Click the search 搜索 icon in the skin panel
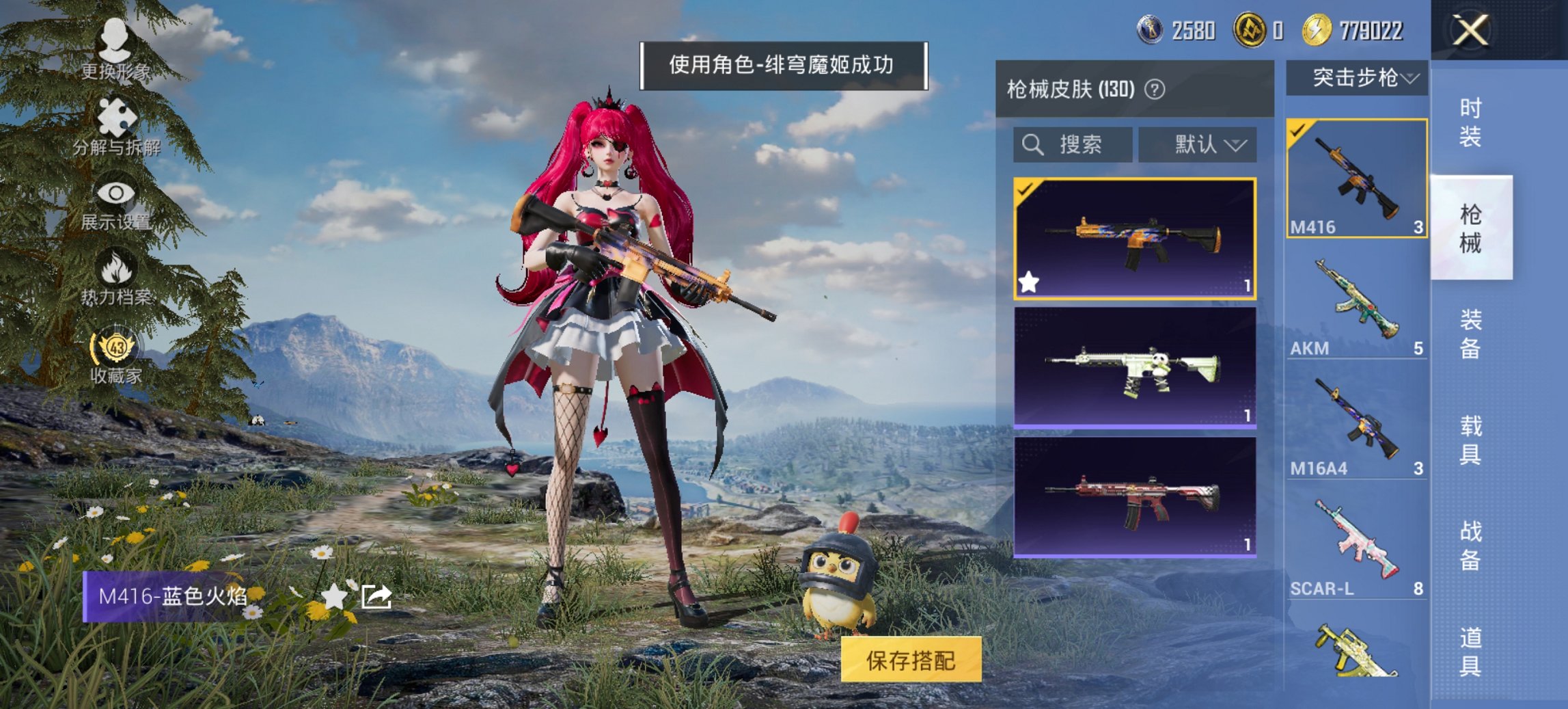 point(1032,145)
